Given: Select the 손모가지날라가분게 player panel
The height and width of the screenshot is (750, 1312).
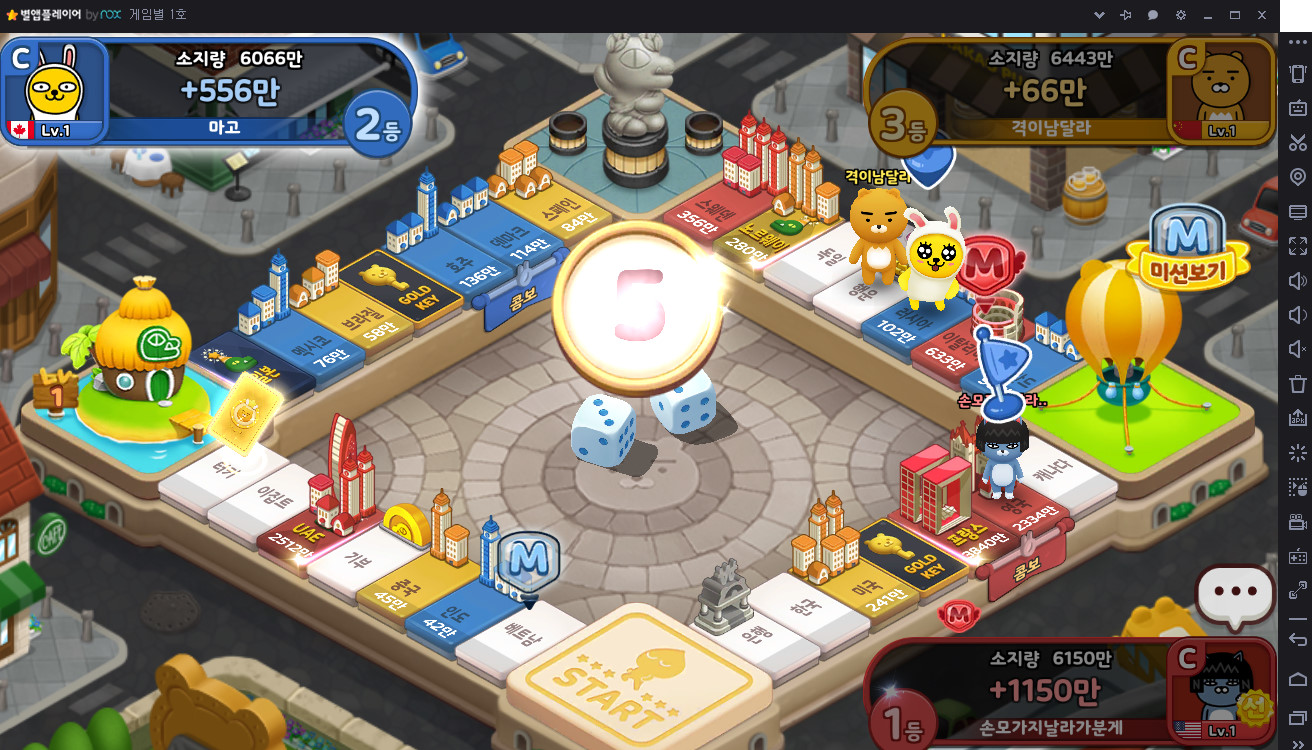Looking at the screenshot, I should pos(1070,694).
